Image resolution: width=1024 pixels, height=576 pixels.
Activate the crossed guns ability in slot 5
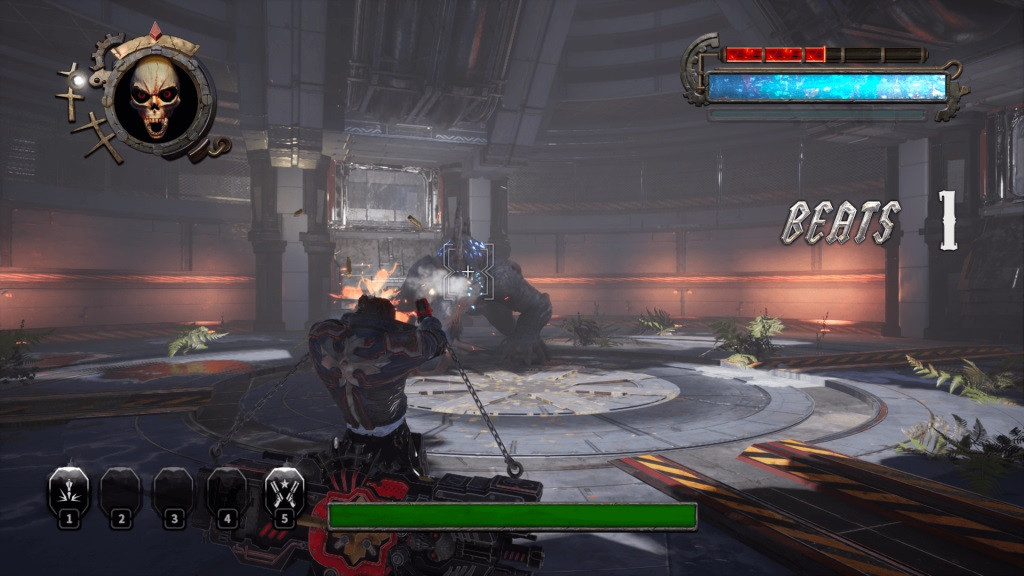[284, 492]
